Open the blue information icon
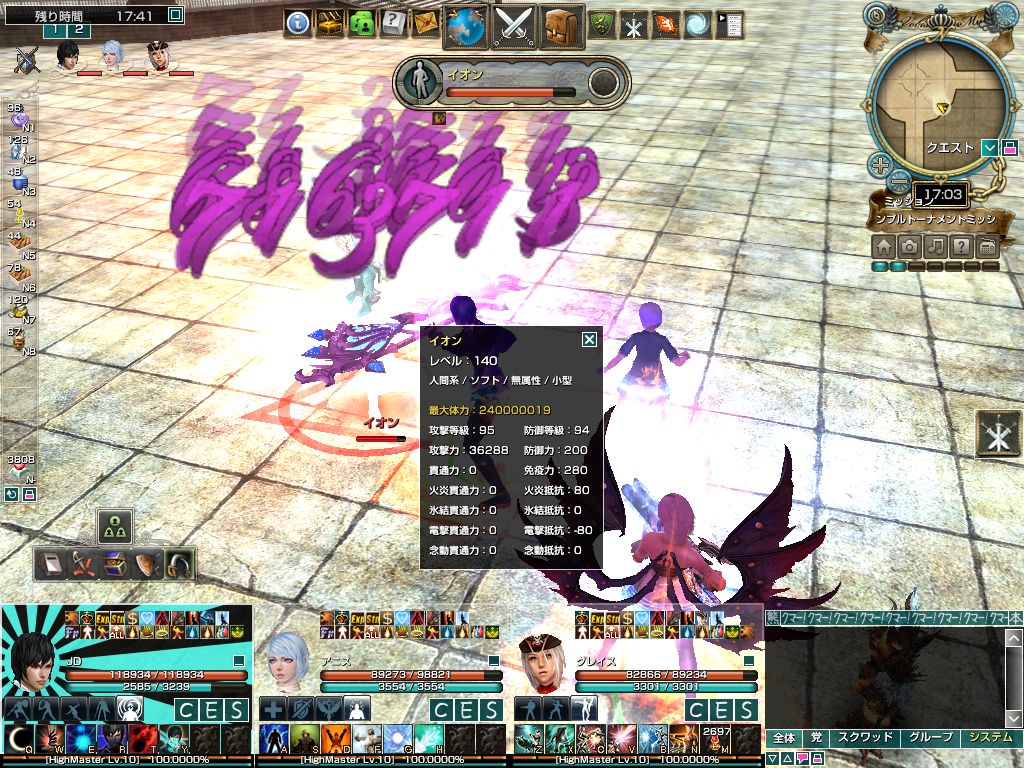Screen dimensions: 1024x768 tap(297, 23)
